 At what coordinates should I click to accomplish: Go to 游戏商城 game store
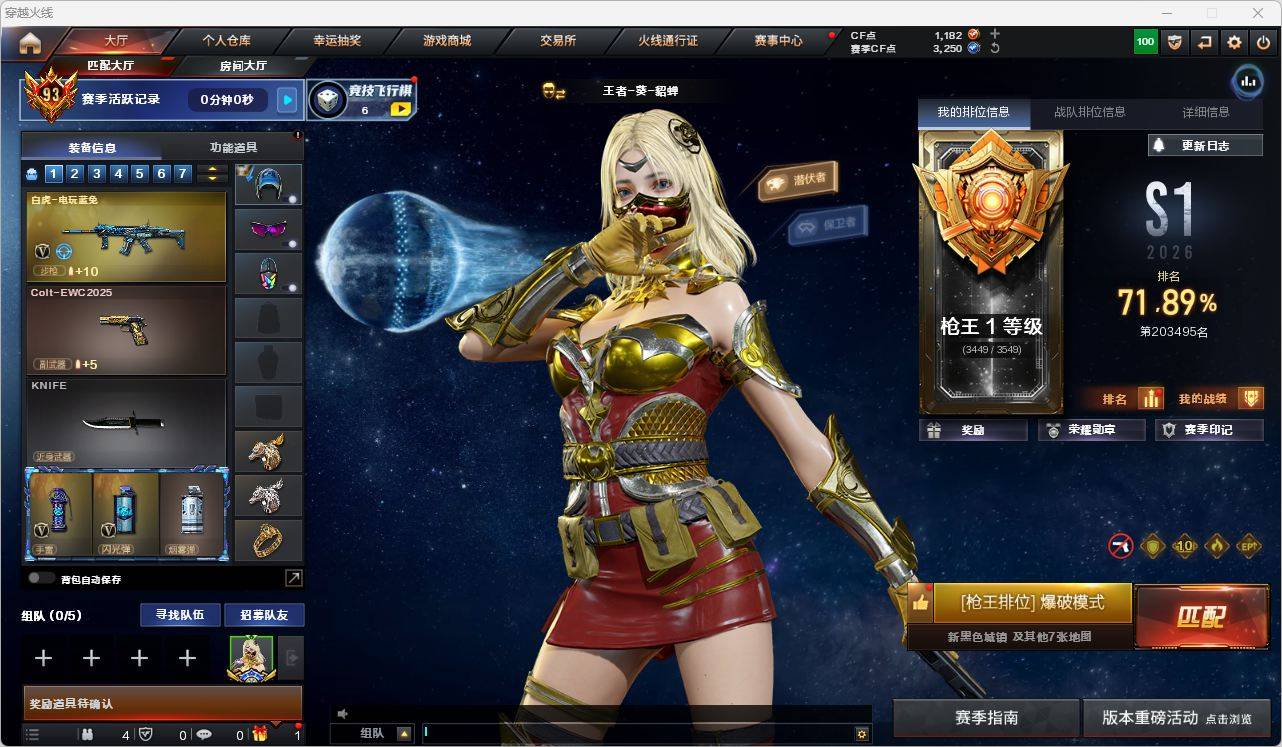[x=447, y=41]
